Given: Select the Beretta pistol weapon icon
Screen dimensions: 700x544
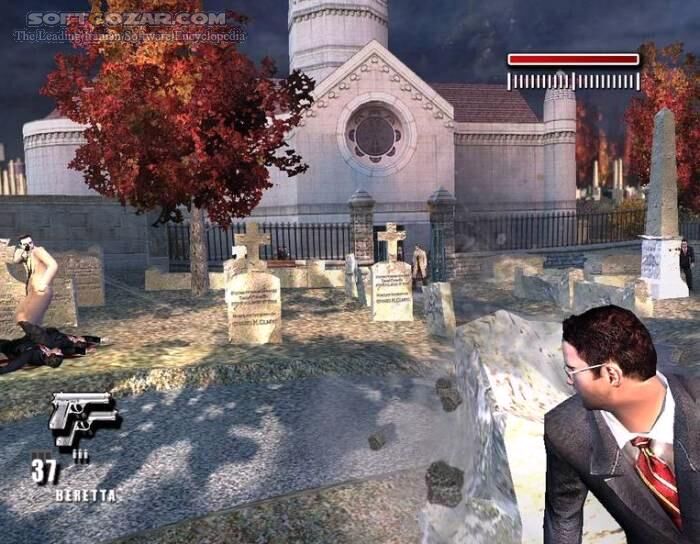Looking at the screenshot, I should click(x=81, y=418).
